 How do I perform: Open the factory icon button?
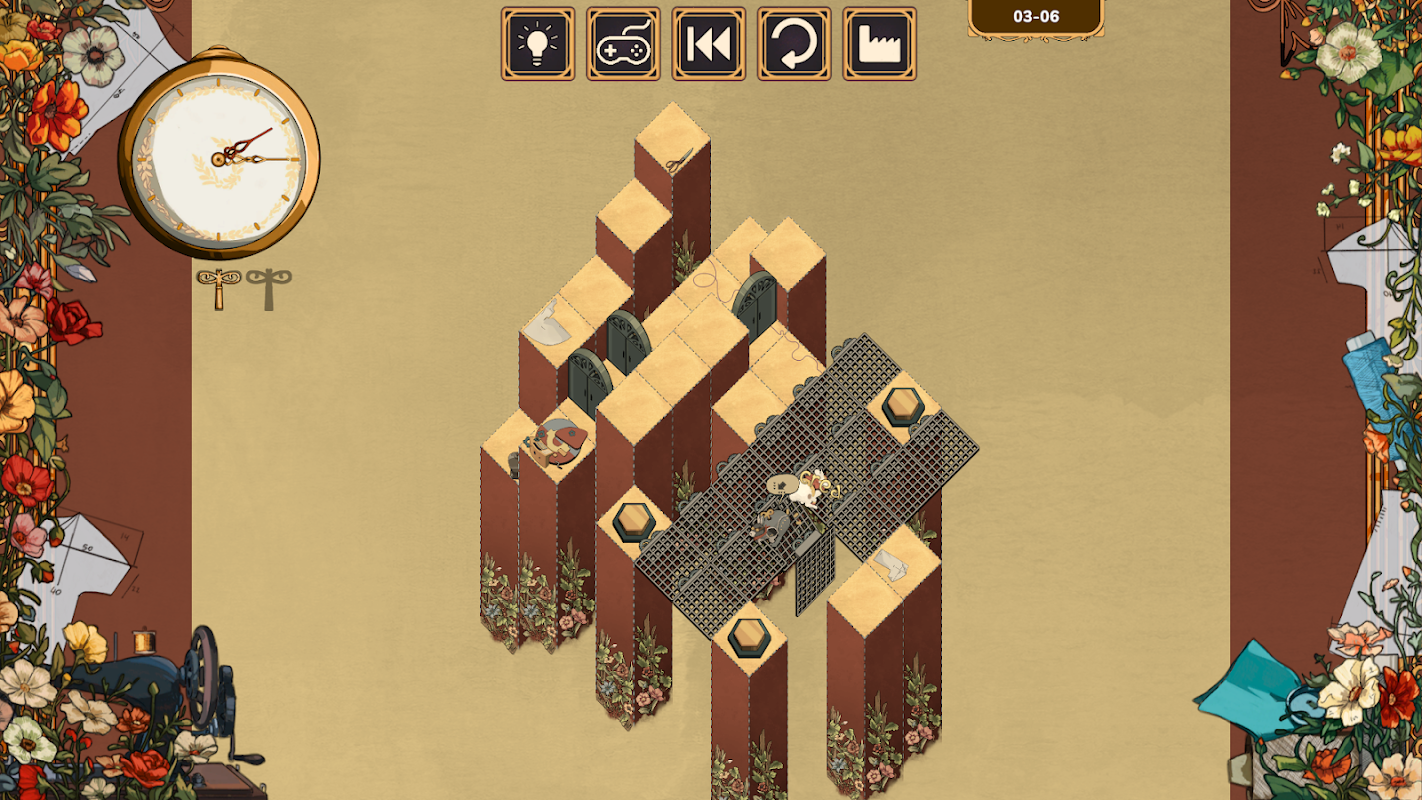[x=879, y=44]
